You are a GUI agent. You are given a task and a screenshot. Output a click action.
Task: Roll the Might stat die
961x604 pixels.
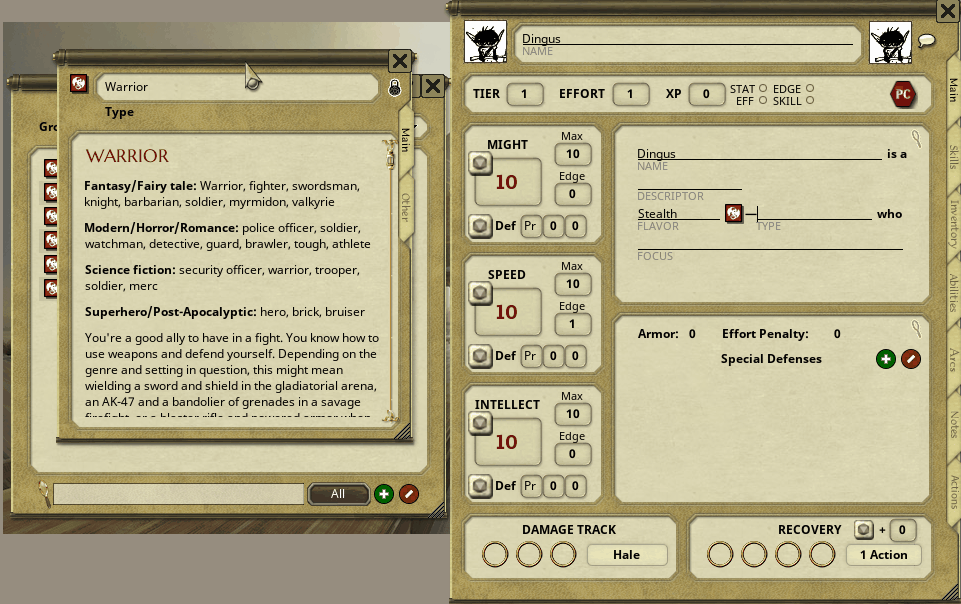click(481, 164)
